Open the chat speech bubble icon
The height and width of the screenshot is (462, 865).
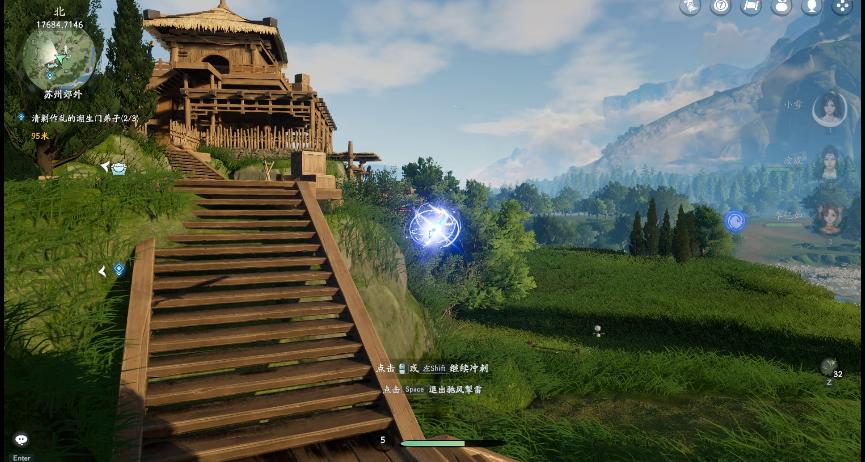click(21, 439)
